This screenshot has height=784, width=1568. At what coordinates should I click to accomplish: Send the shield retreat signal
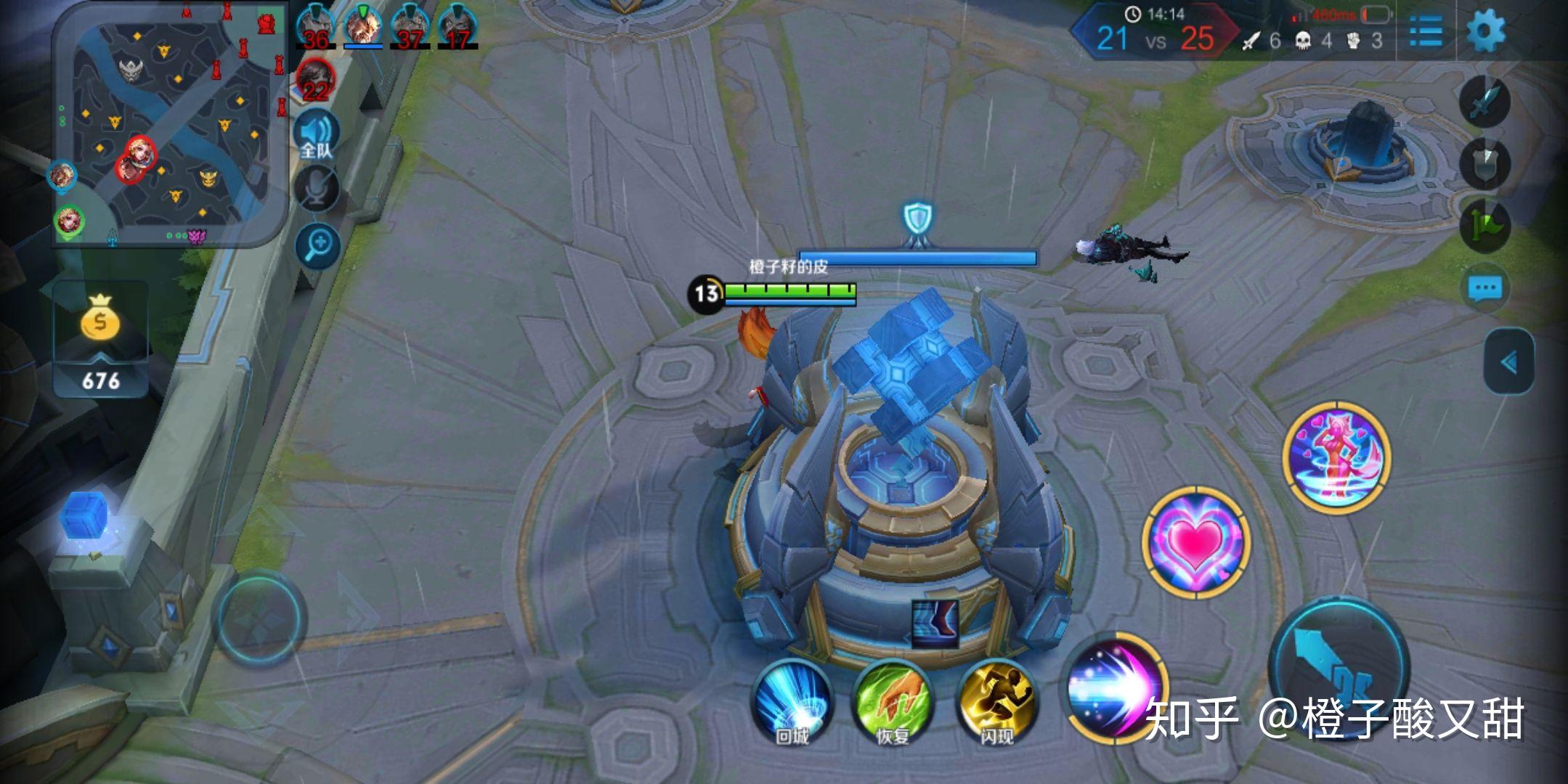pos(1484,164)
